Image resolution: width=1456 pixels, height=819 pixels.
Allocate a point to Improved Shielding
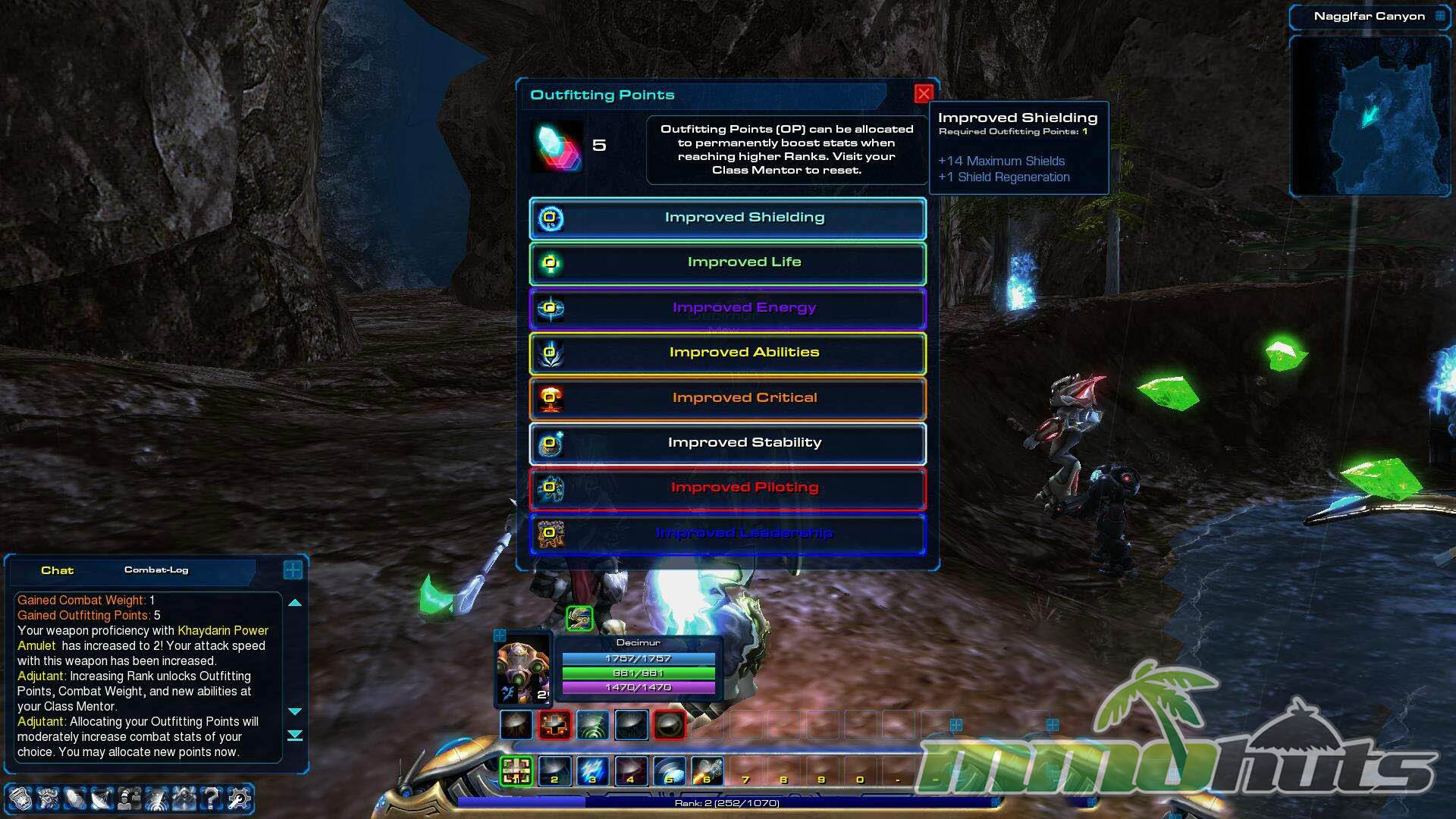pos(727,218)
